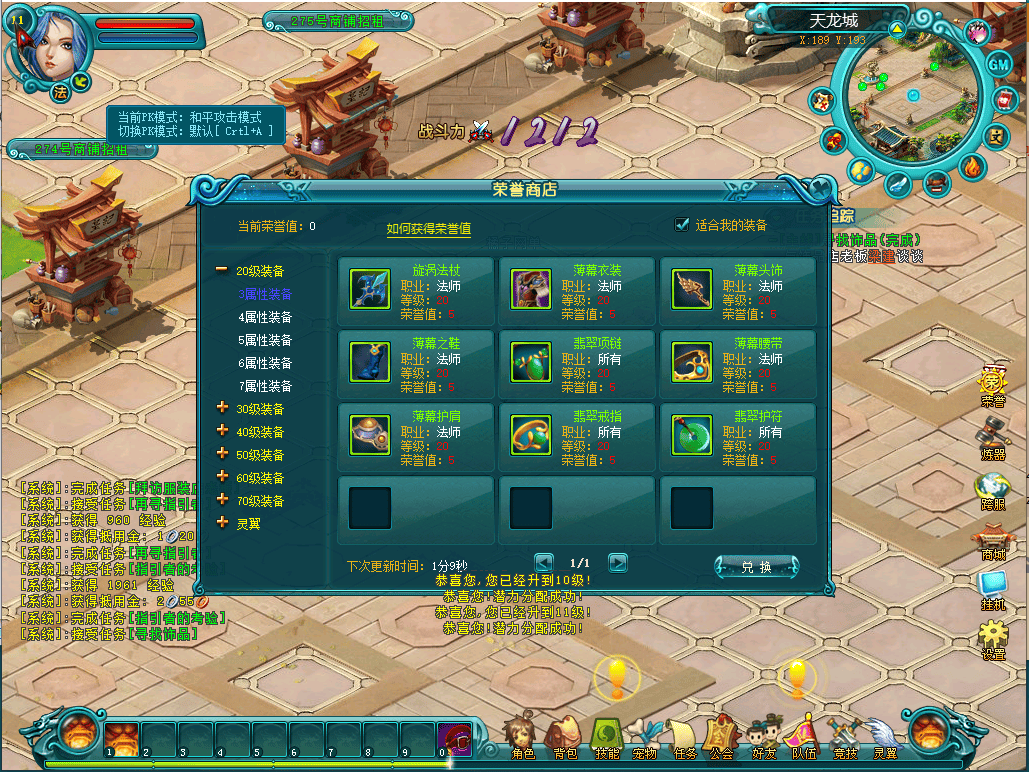1029x772 pixels.
Task: Show the 5属性装备 list
Action: click(x=265, y=340)
